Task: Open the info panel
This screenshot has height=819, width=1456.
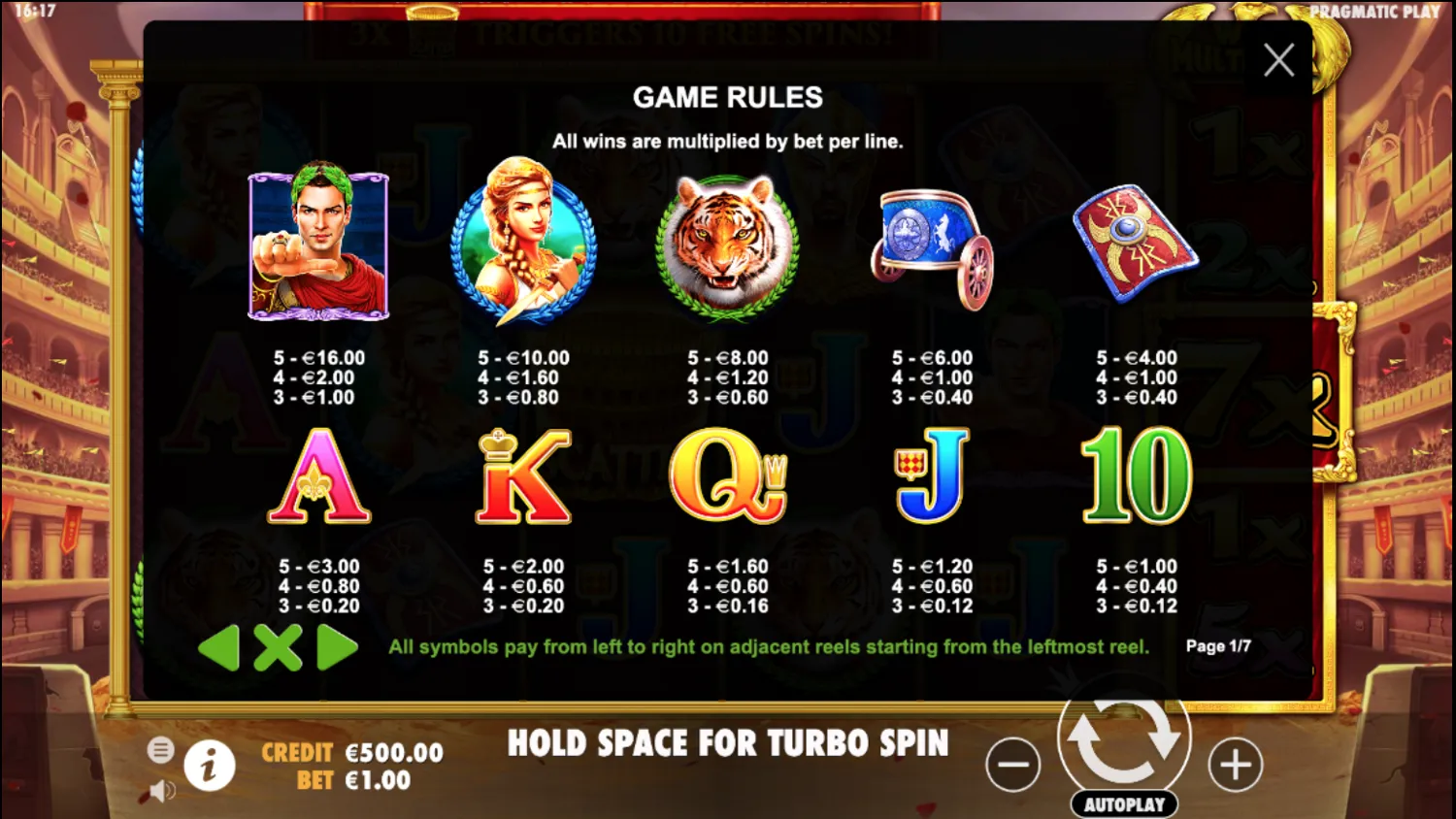Action: [x=209, y=766]
